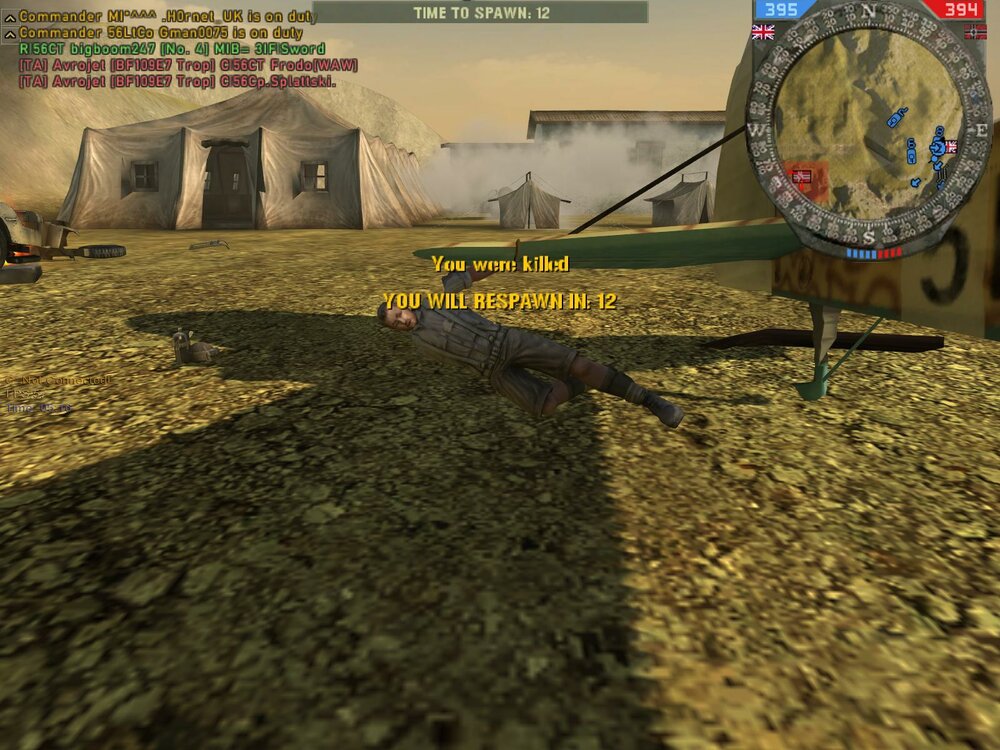Select the Commander Gman0075 on-duty message
Image resolution: width=1000 pixels, height=750 pixels.
coord(160,33)
